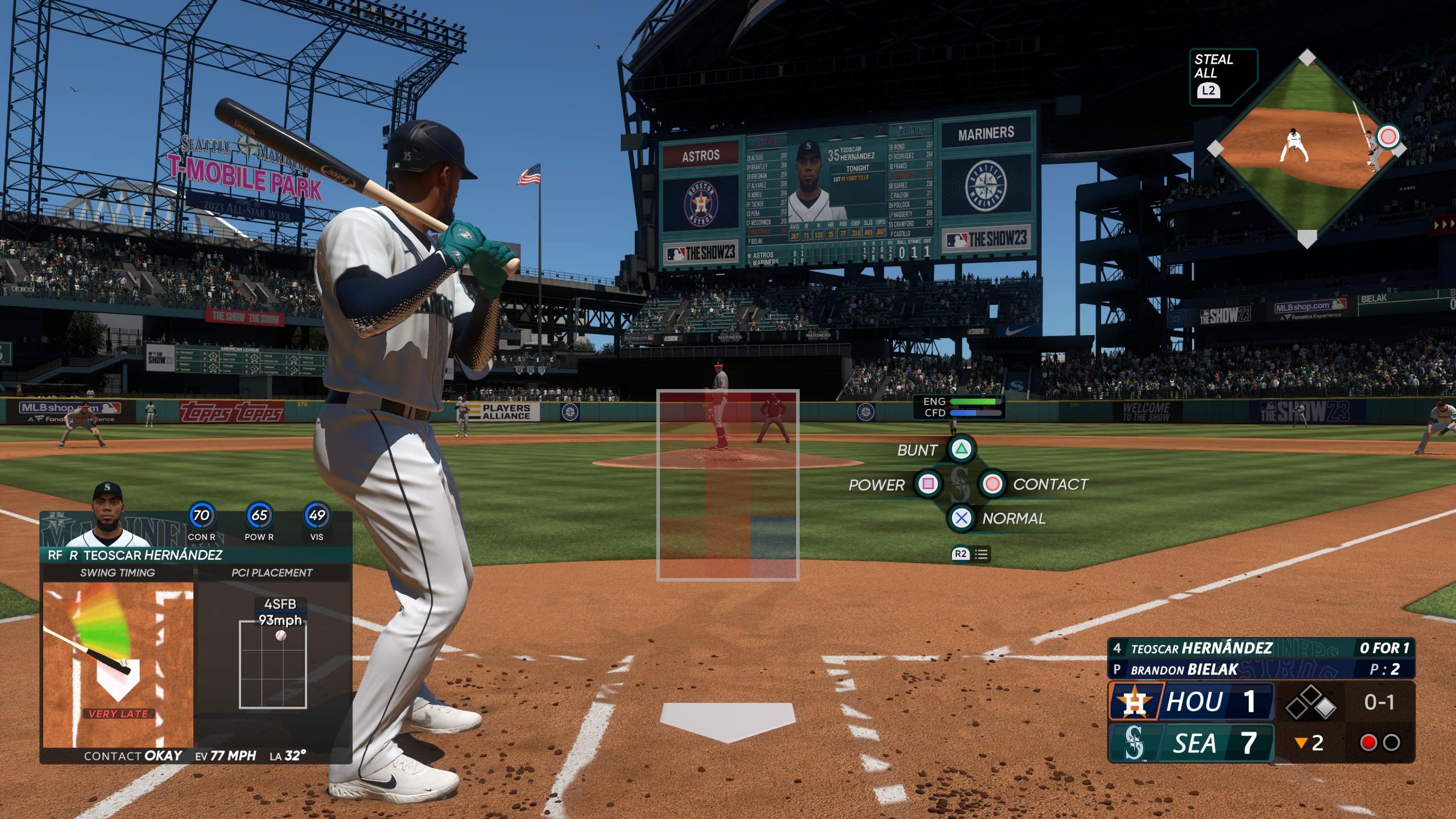Select the NORMAL swing option
Image resolution: width=1456 pixels, height=819 pixels.
pos(961,518)
